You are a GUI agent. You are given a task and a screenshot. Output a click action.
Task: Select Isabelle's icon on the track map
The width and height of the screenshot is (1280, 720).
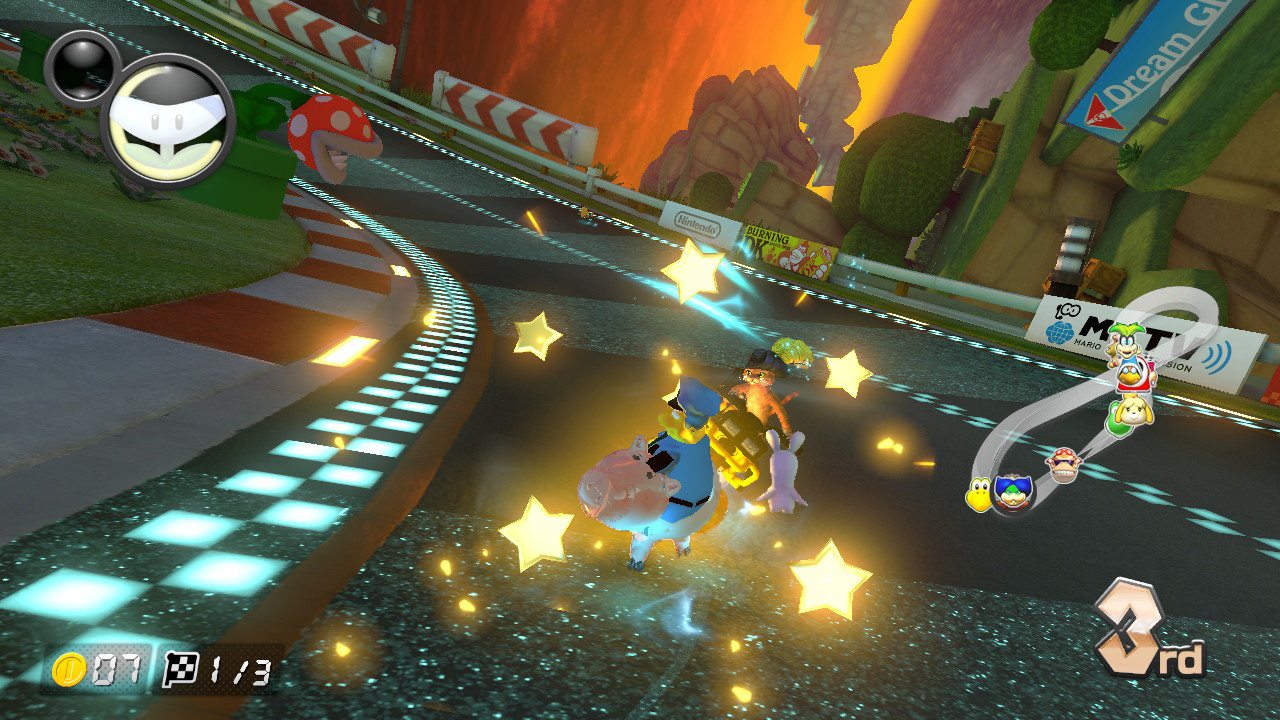pos(1136,413)
